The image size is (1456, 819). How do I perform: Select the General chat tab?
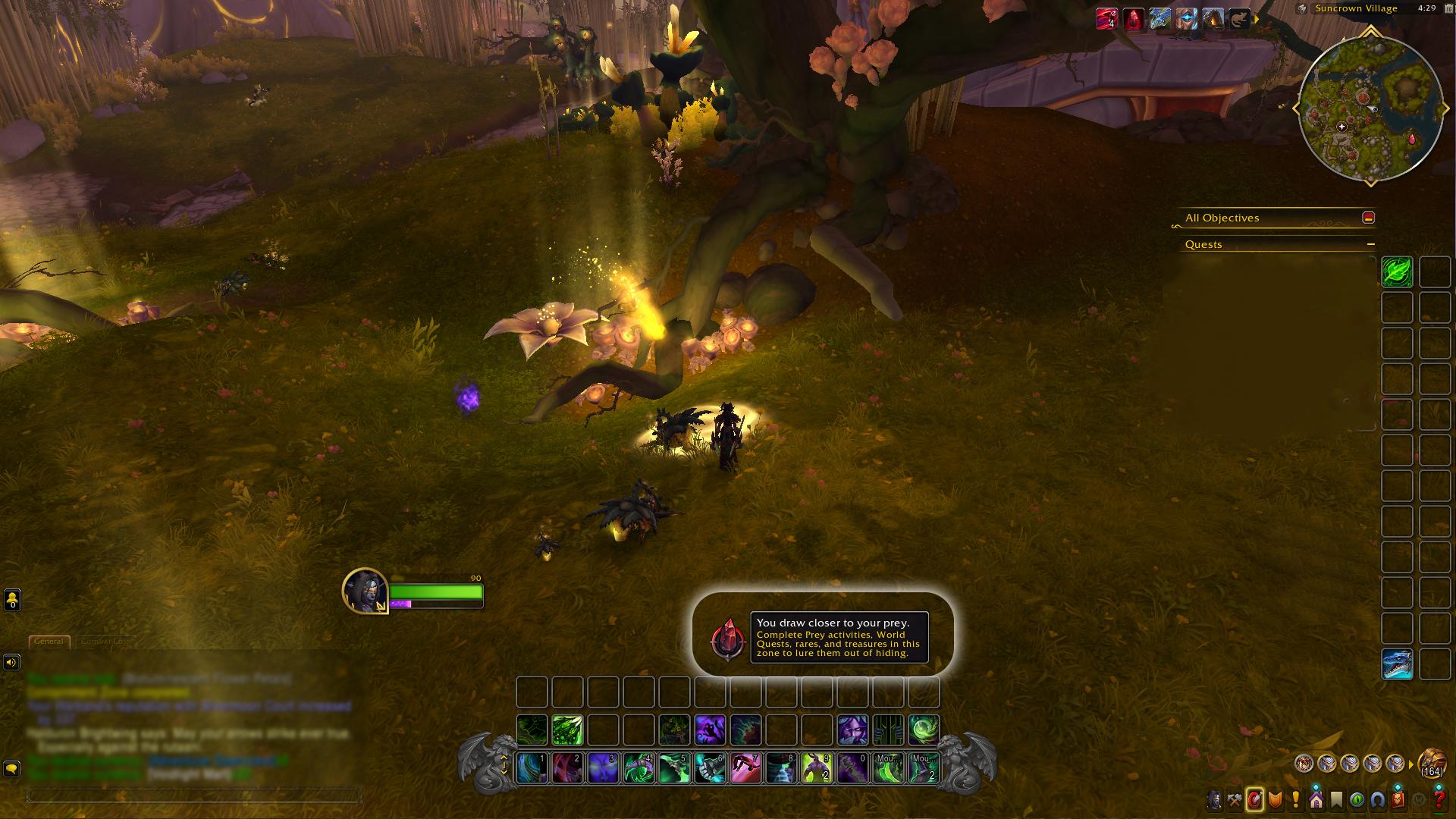[49, 642]
